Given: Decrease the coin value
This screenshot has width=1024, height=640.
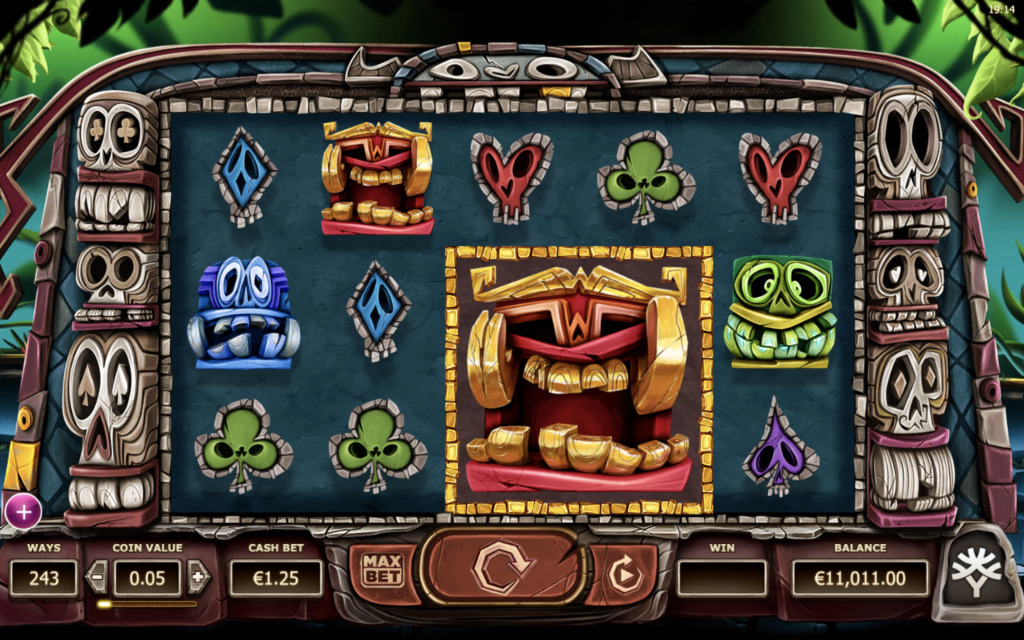Looking at the screenshot, I should pyautogui.click(x=98, y=576).
